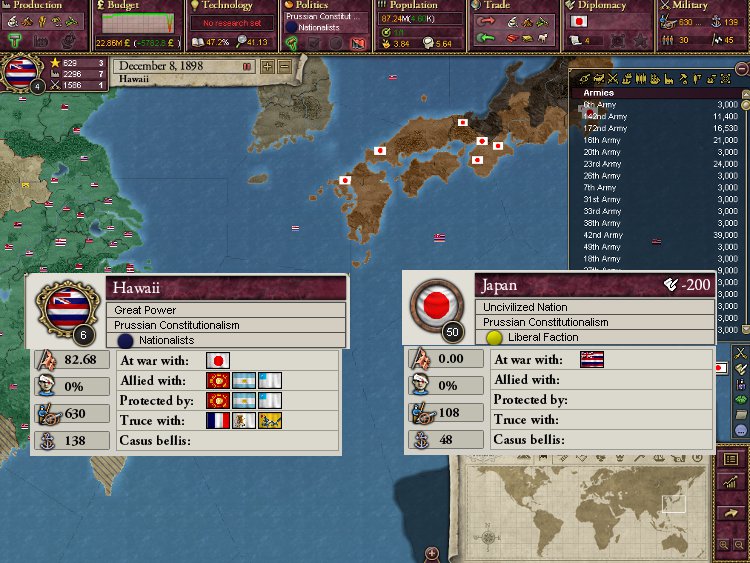Increase game speed with the plus button
The image size is (750, 563).
(267, 66)
